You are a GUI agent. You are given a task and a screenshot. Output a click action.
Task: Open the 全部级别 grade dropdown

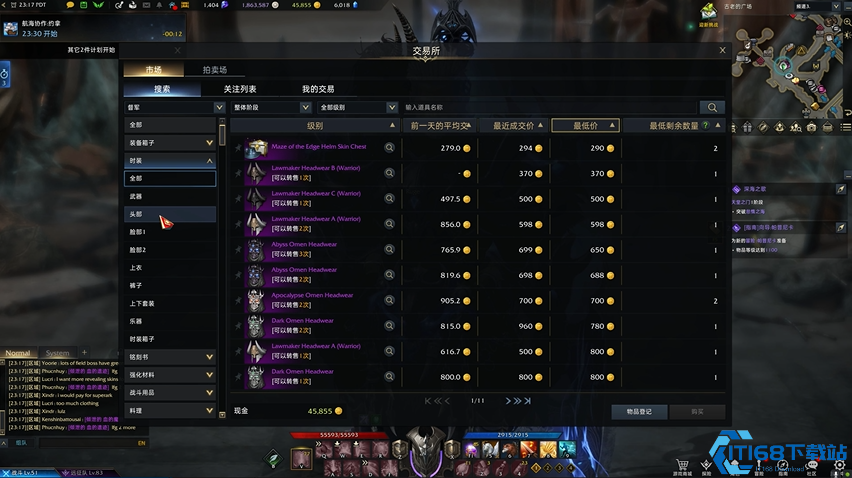click(x=357, y=107)
